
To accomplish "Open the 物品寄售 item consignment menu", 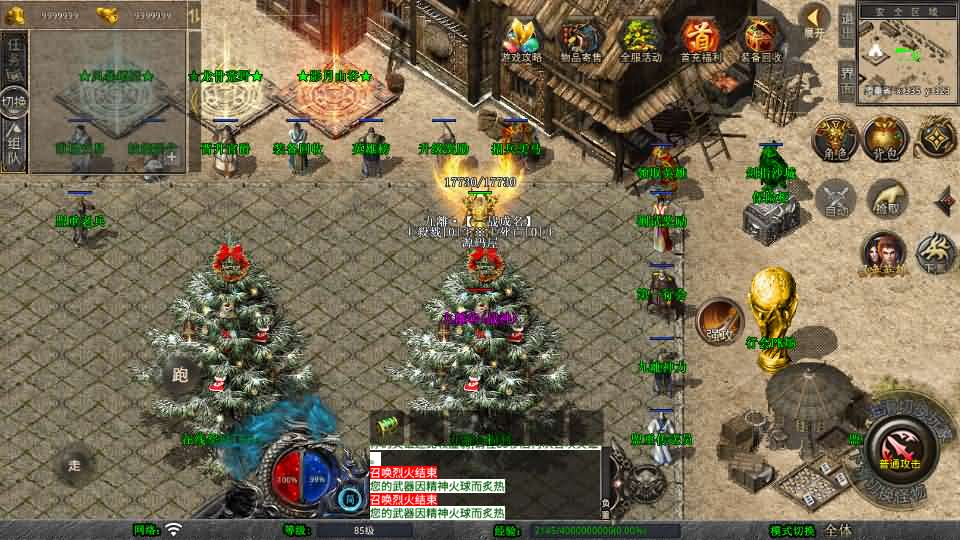I will [x=580, y=40].
